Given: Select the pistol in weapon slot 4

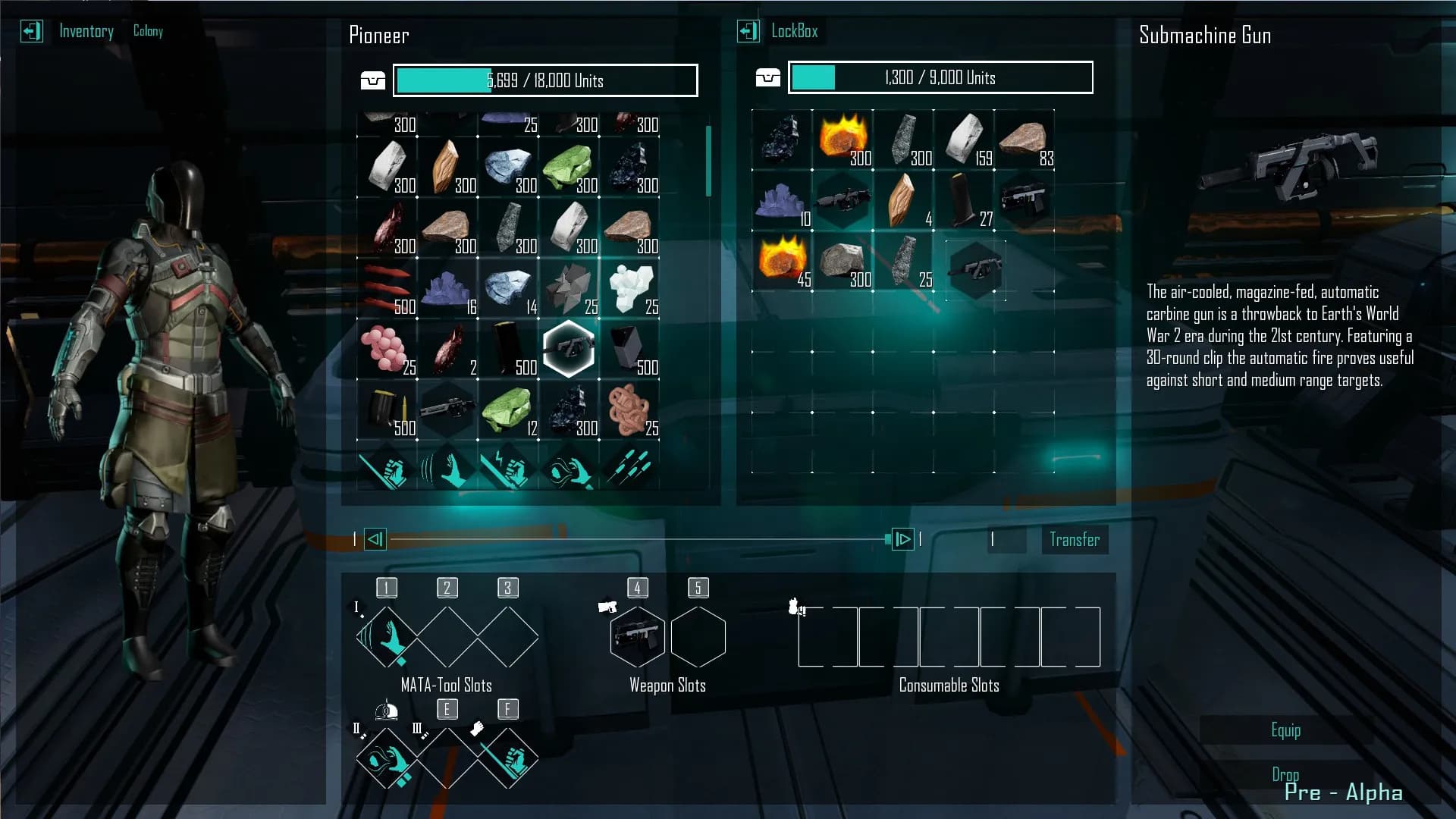Looking at the screenshot, I should pyautogui.click(x=637, y=637).
